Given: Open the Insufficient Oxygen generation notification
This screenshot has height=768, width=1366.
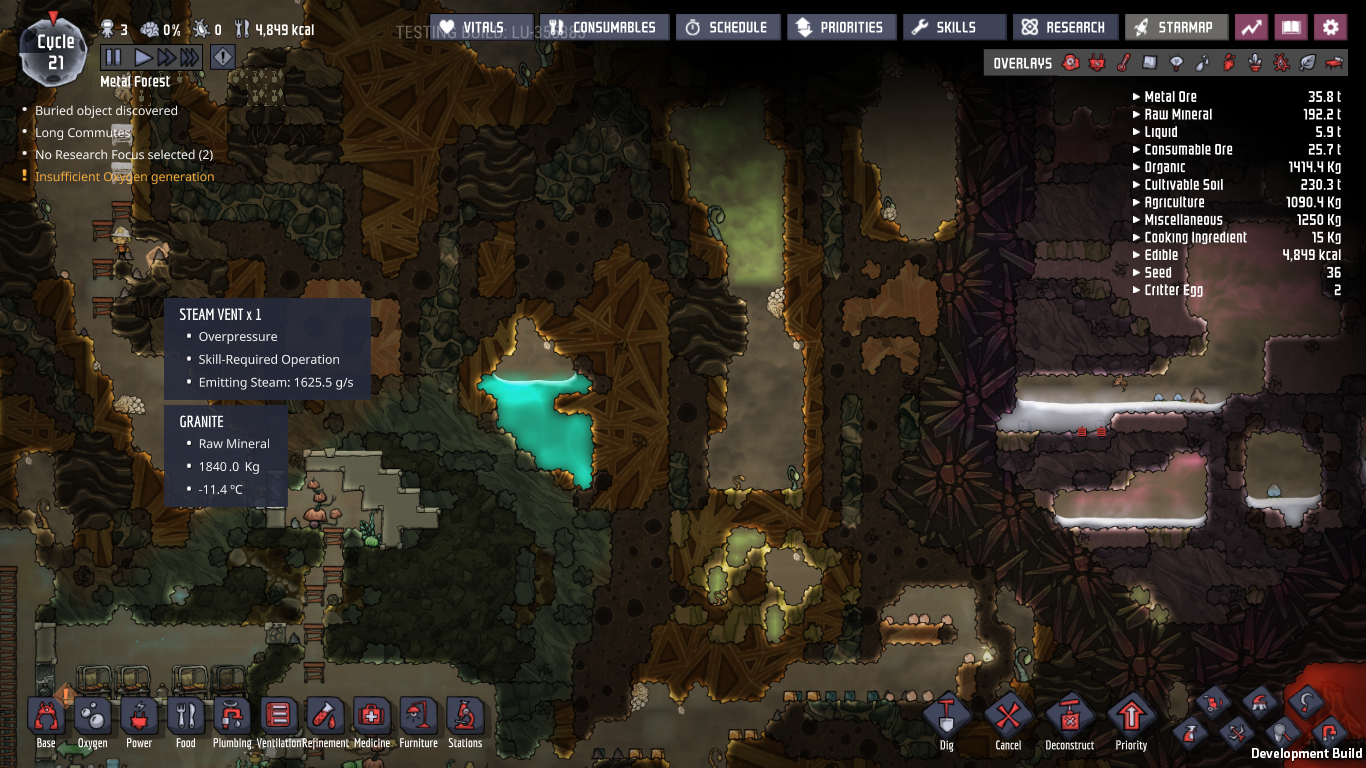Looking at the screenshot, I should click(122, 176).
